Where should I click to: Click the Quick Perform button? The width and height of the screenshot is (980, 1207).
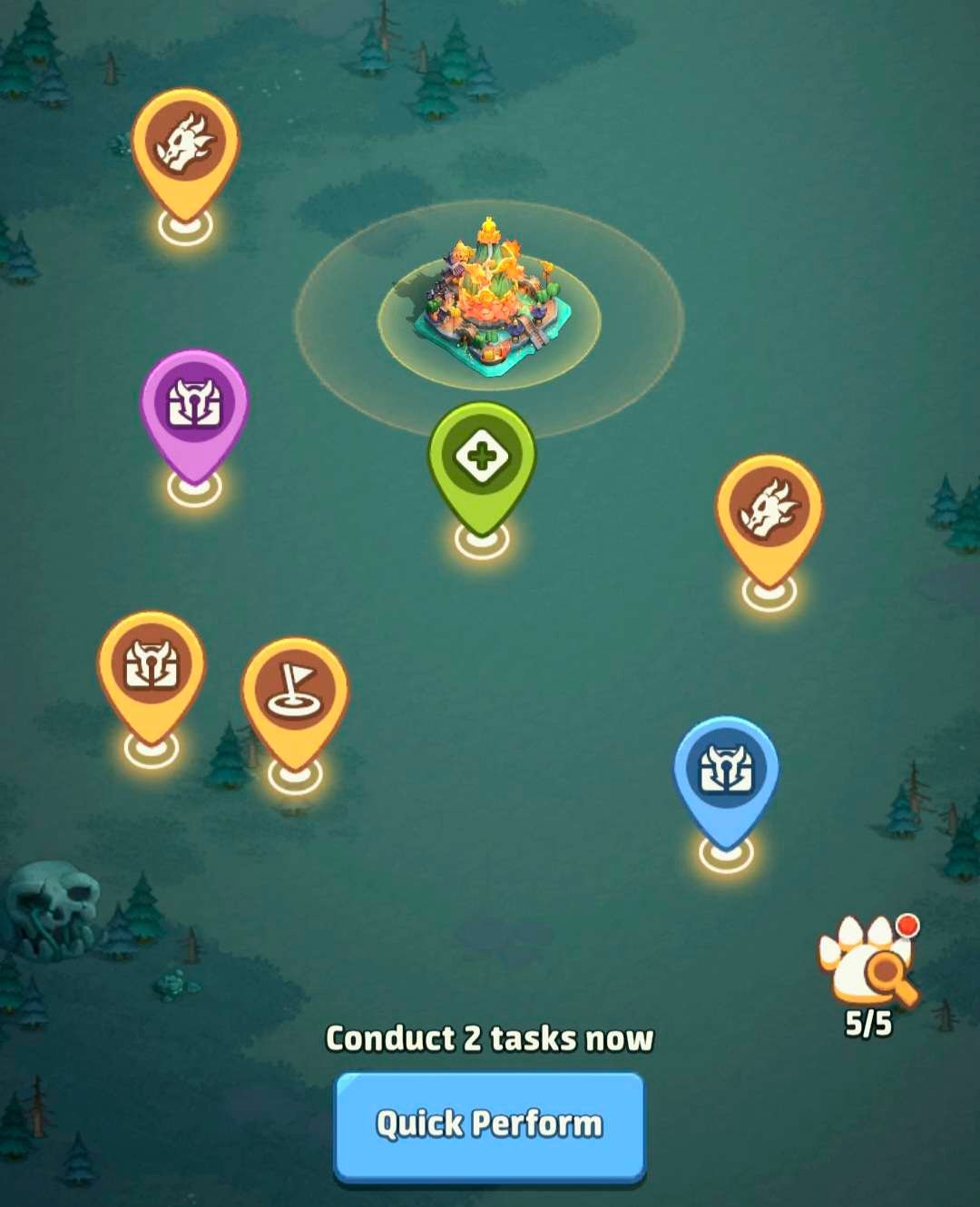coord(489,1124)
